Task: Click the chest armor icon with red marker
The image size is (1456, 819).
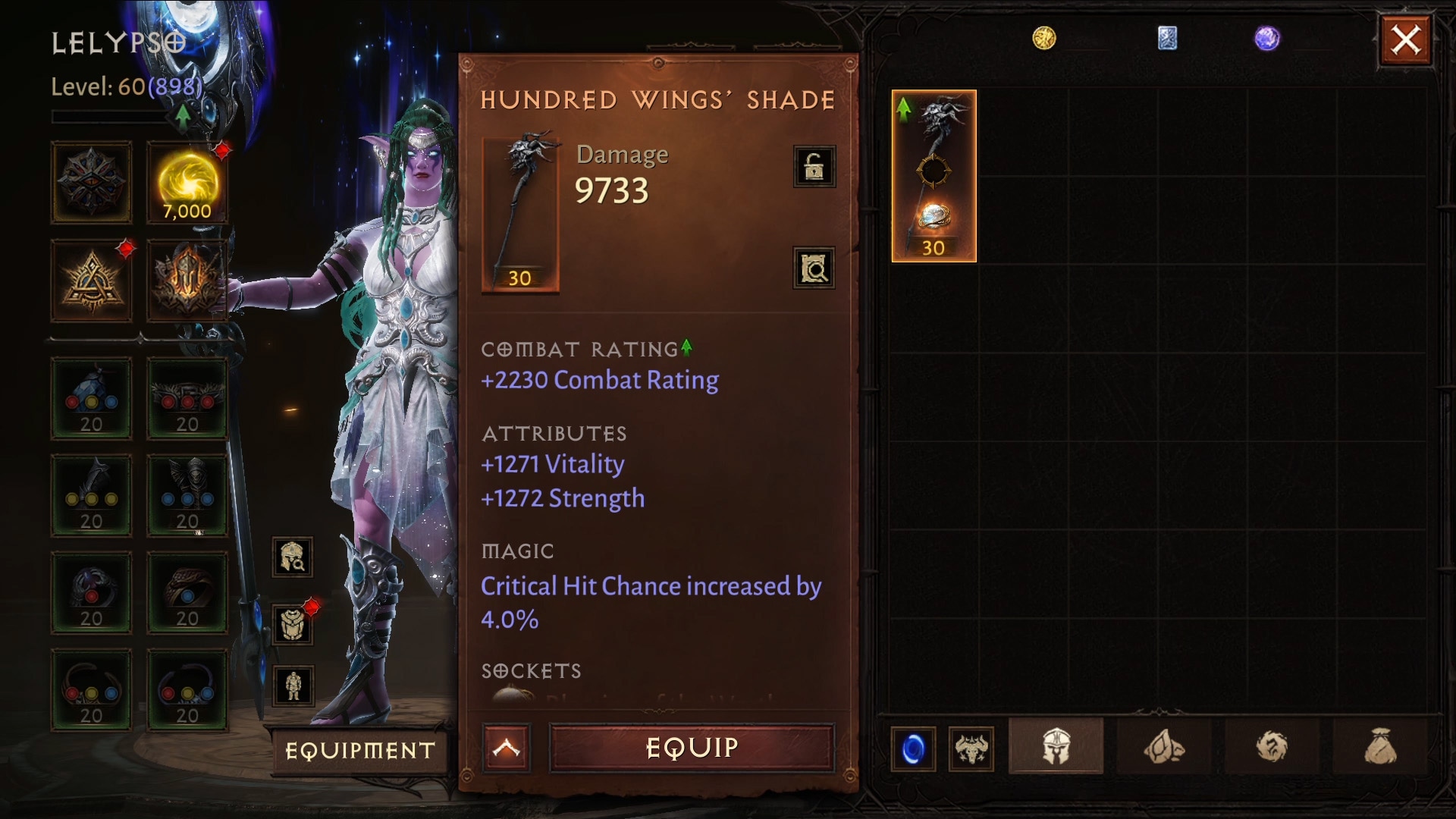Action: click(x=293, y=625)
